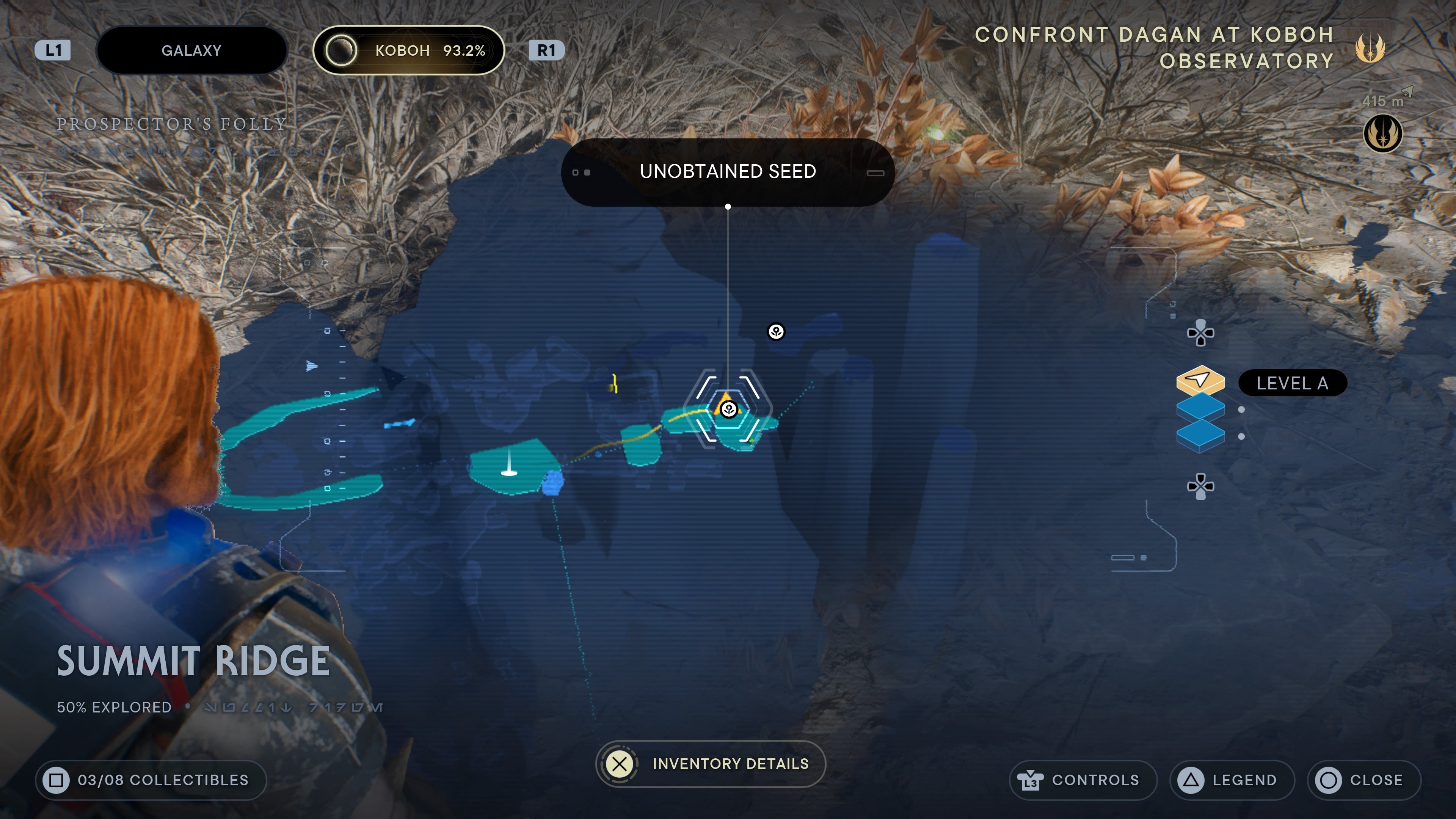Open the map Legend
The height and width of the screenshot is (819, 1456).
point(1232,780)
